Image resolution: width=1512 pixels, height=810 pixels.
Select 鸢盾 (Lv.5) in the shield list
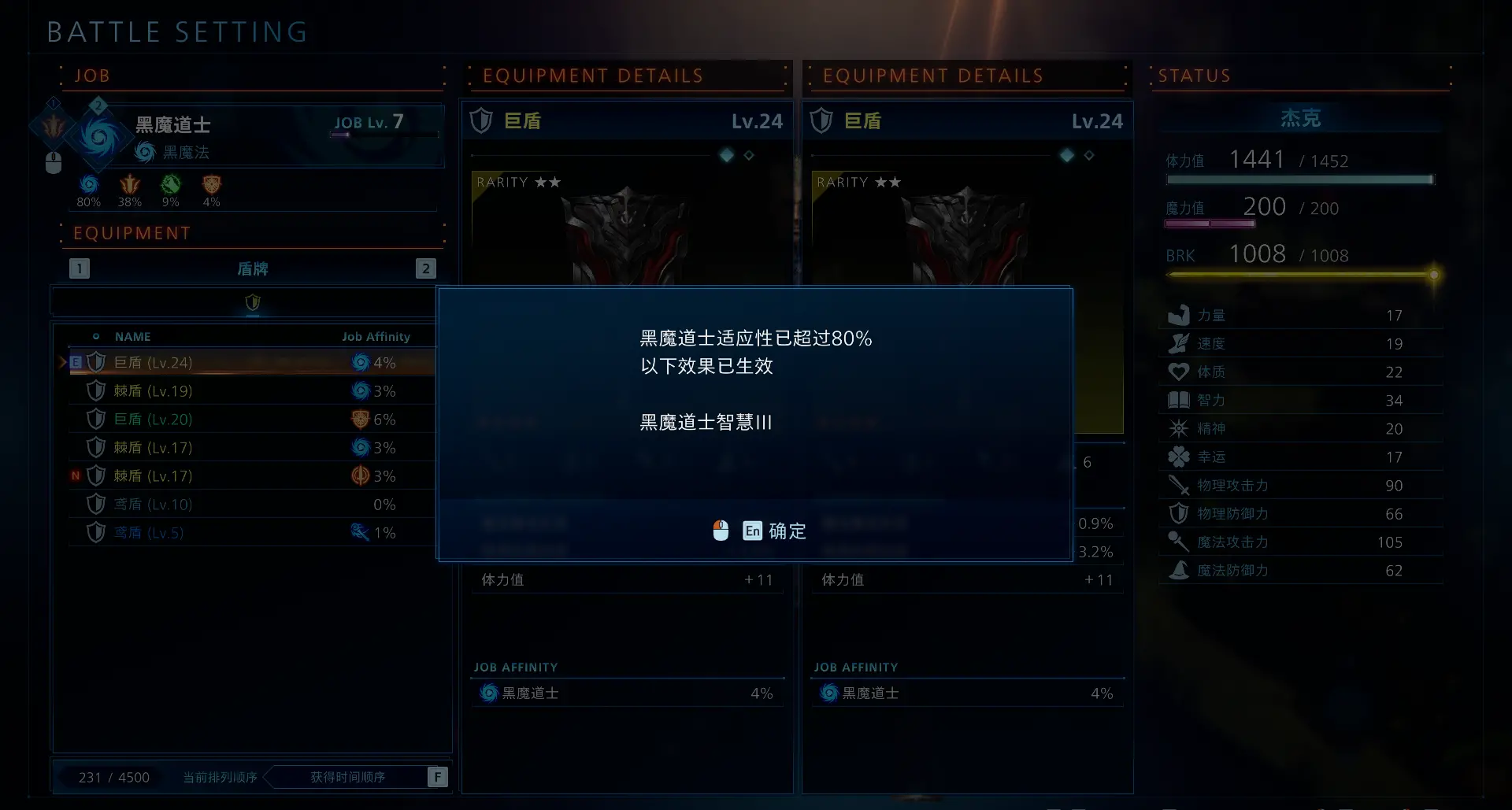point(150,532)
